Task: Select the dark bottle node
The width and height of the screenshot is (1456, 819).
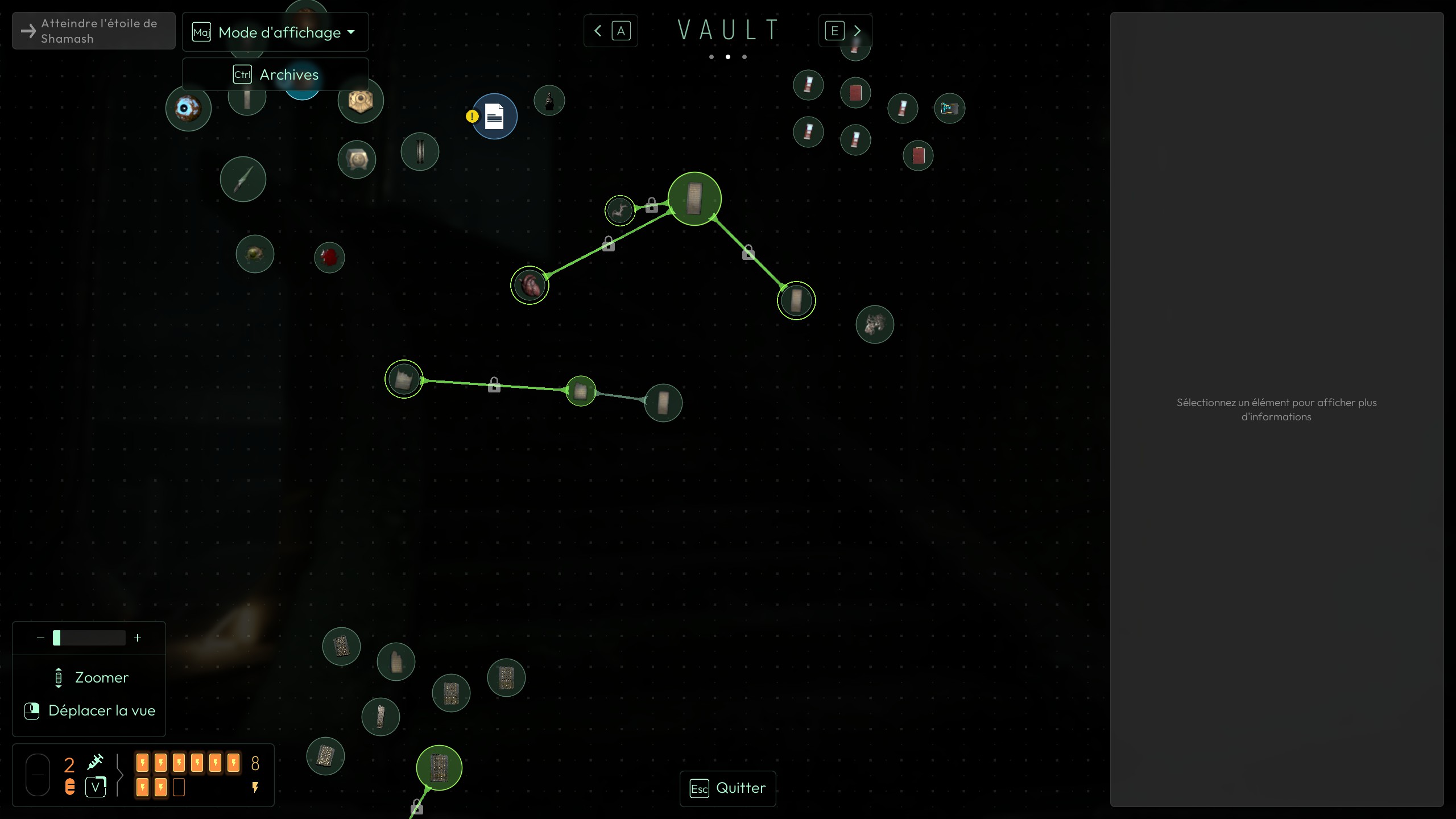Action: click(x=549, y=101)
